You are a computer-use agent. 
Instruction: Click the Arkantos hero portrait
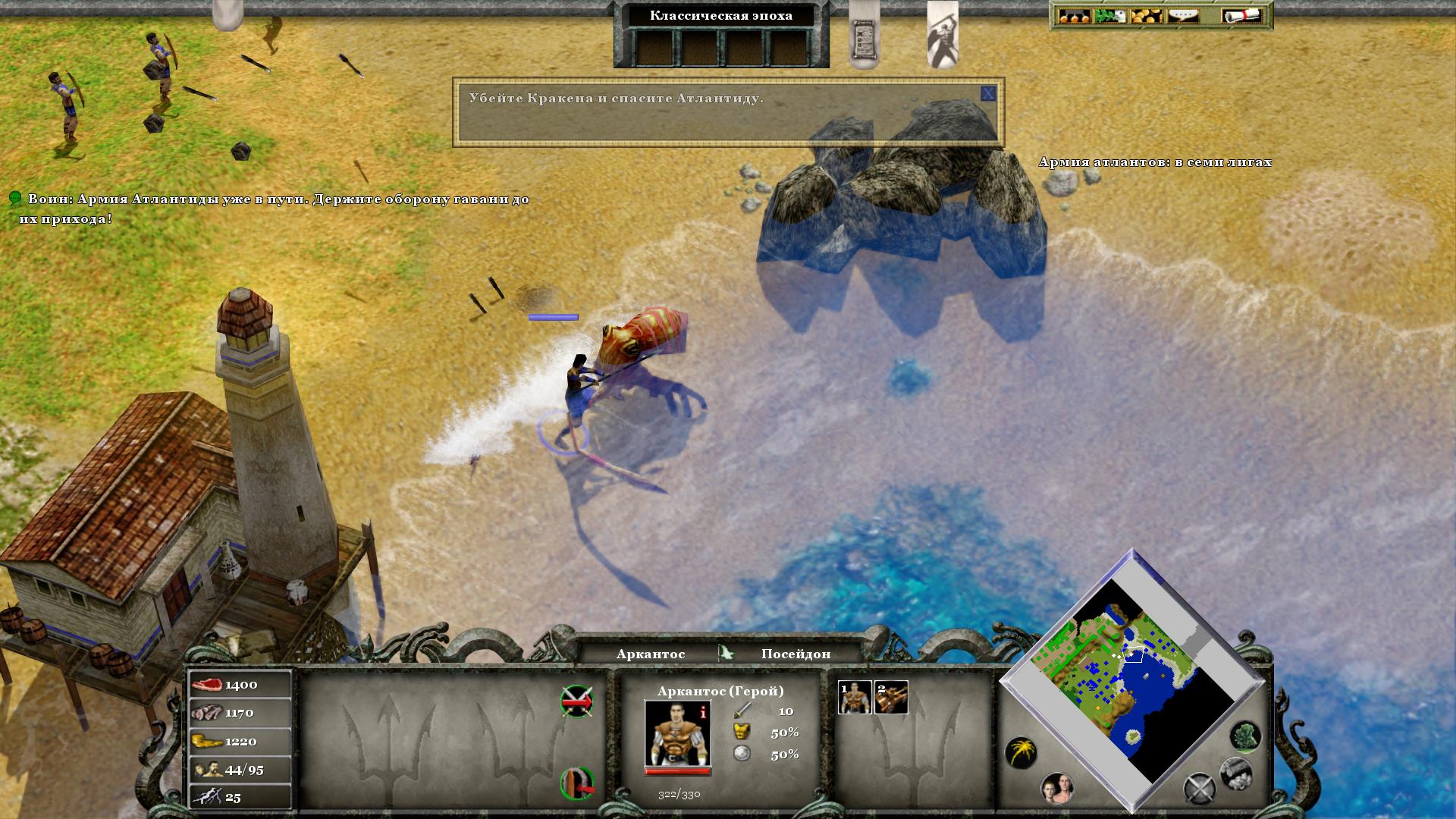pos(677,734)
